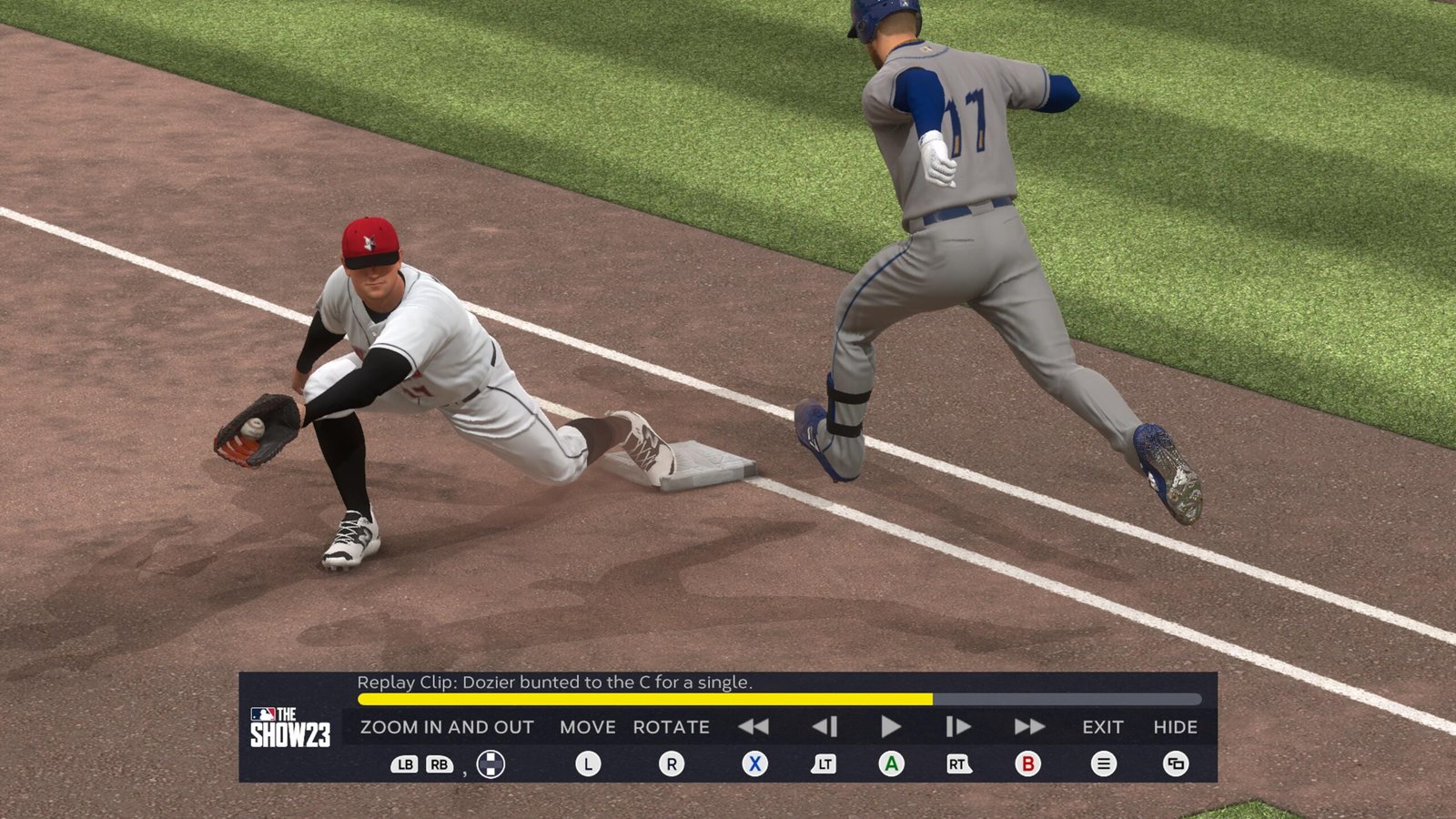Screen dimensions: 1456x819
Task: Click the R stick icon under ROTATE
Action: (x=673, y=763)
